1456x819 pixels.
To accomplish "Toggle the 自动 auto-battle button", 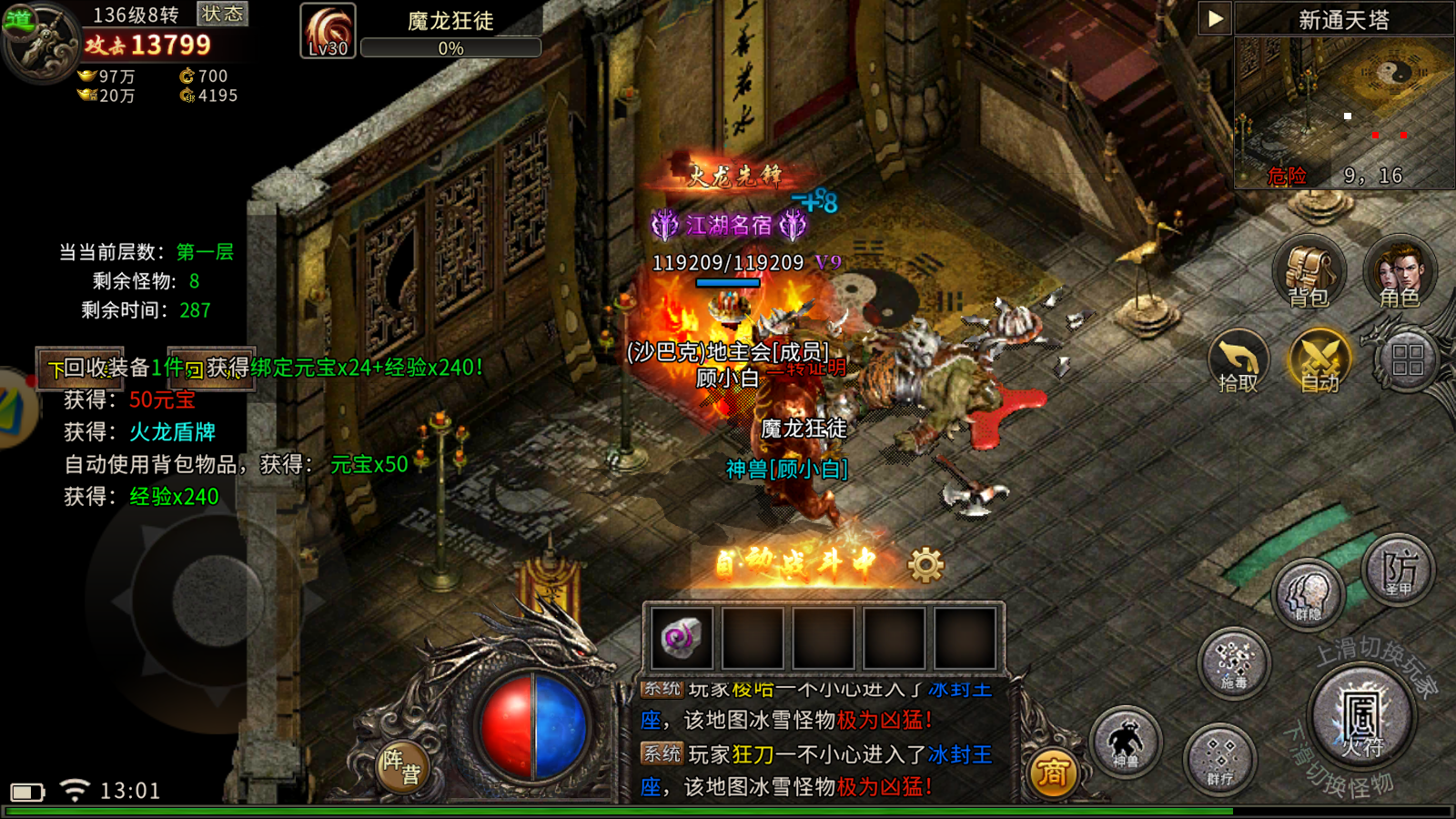I will [1319, 361].
